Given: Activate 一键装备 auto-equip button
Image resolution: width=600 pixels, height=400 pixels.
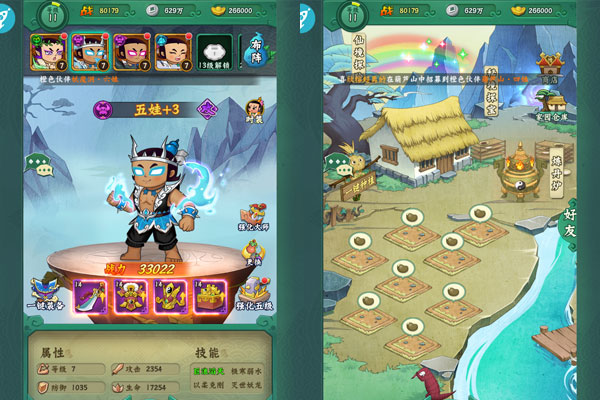Looking at the screenshot, I should tap(44, 297).
